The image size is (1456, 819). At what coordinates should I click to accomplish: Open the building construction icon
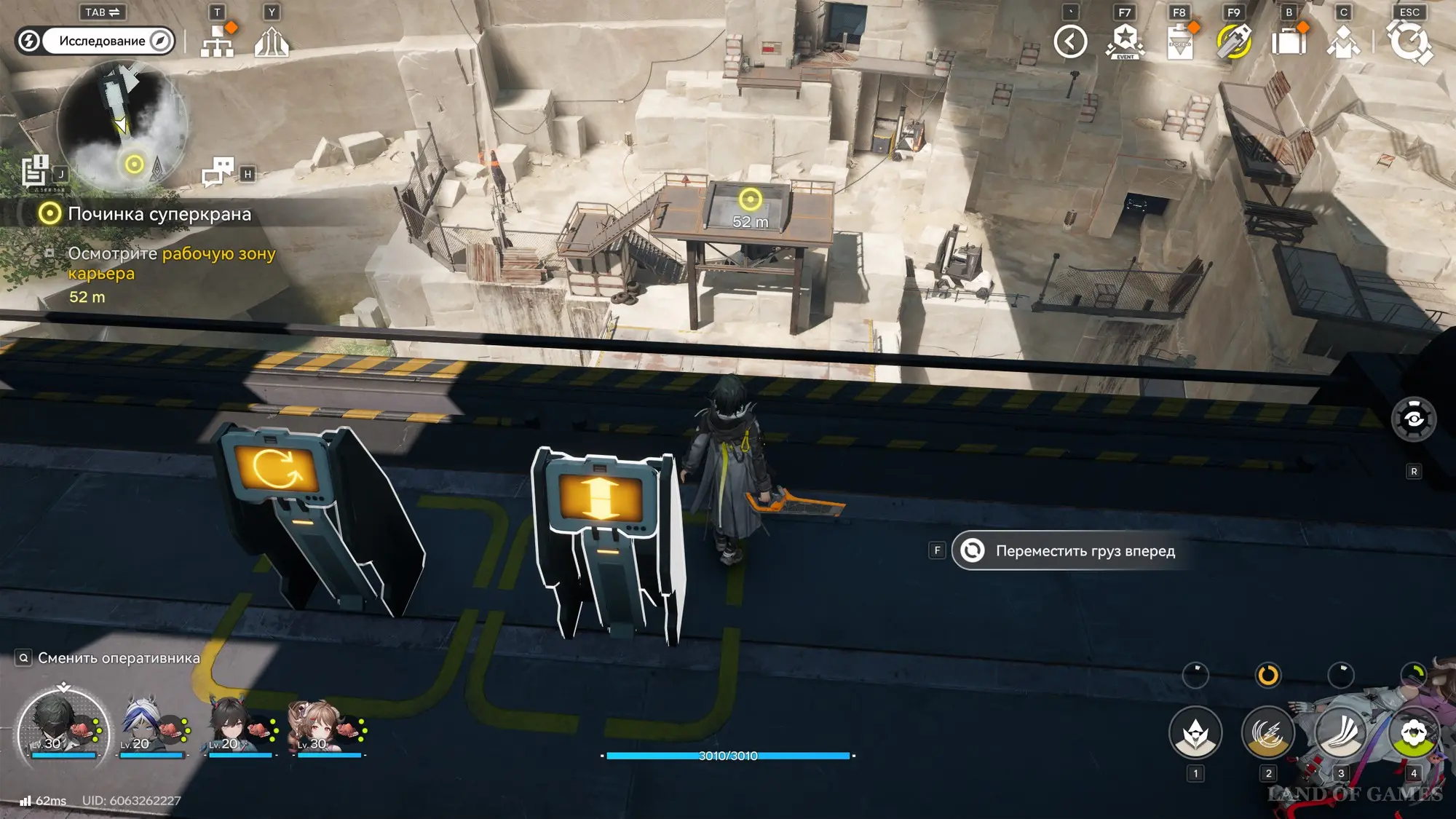pos(272,41)
